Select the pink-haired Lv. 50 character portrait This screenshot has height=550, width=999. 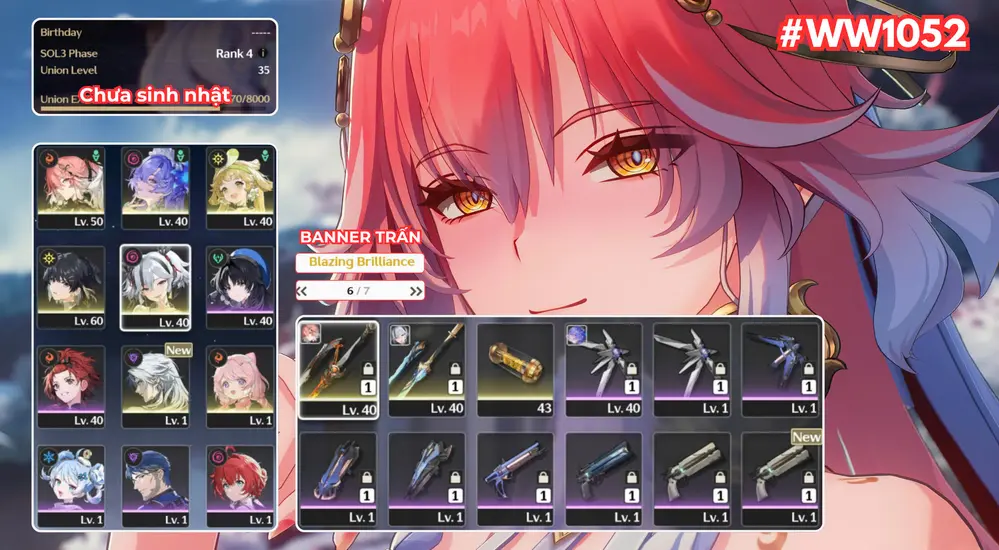coord(70,186)
